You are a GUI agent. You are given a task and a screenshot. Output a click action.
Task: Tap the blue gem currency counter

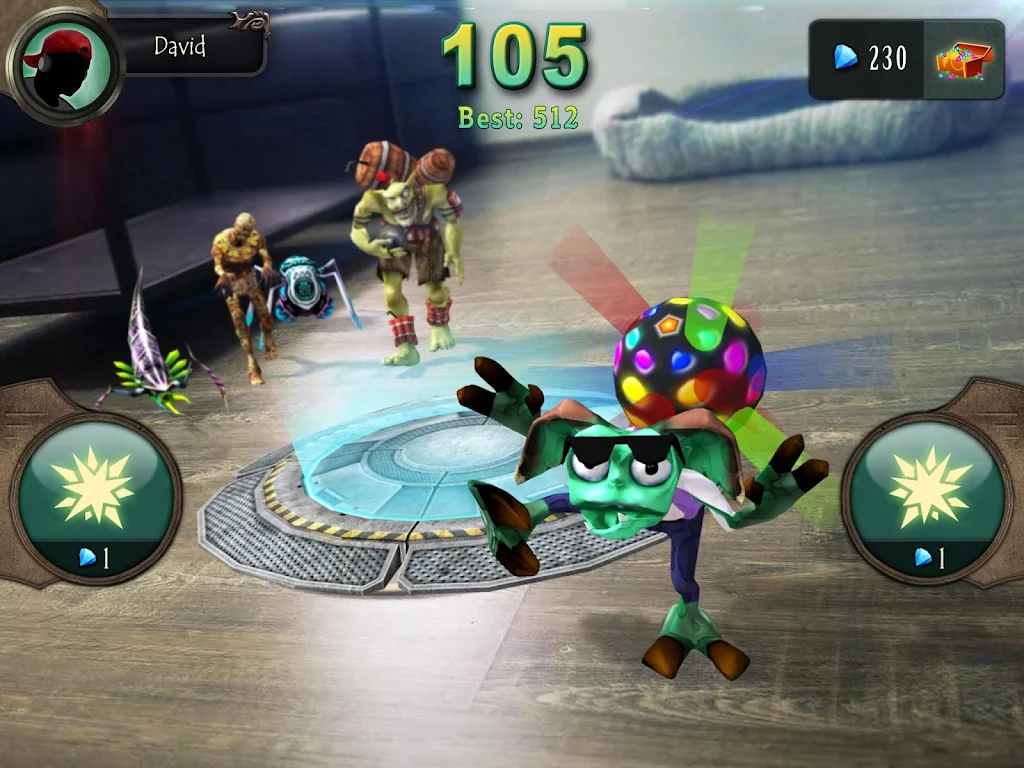click(868, 60)
